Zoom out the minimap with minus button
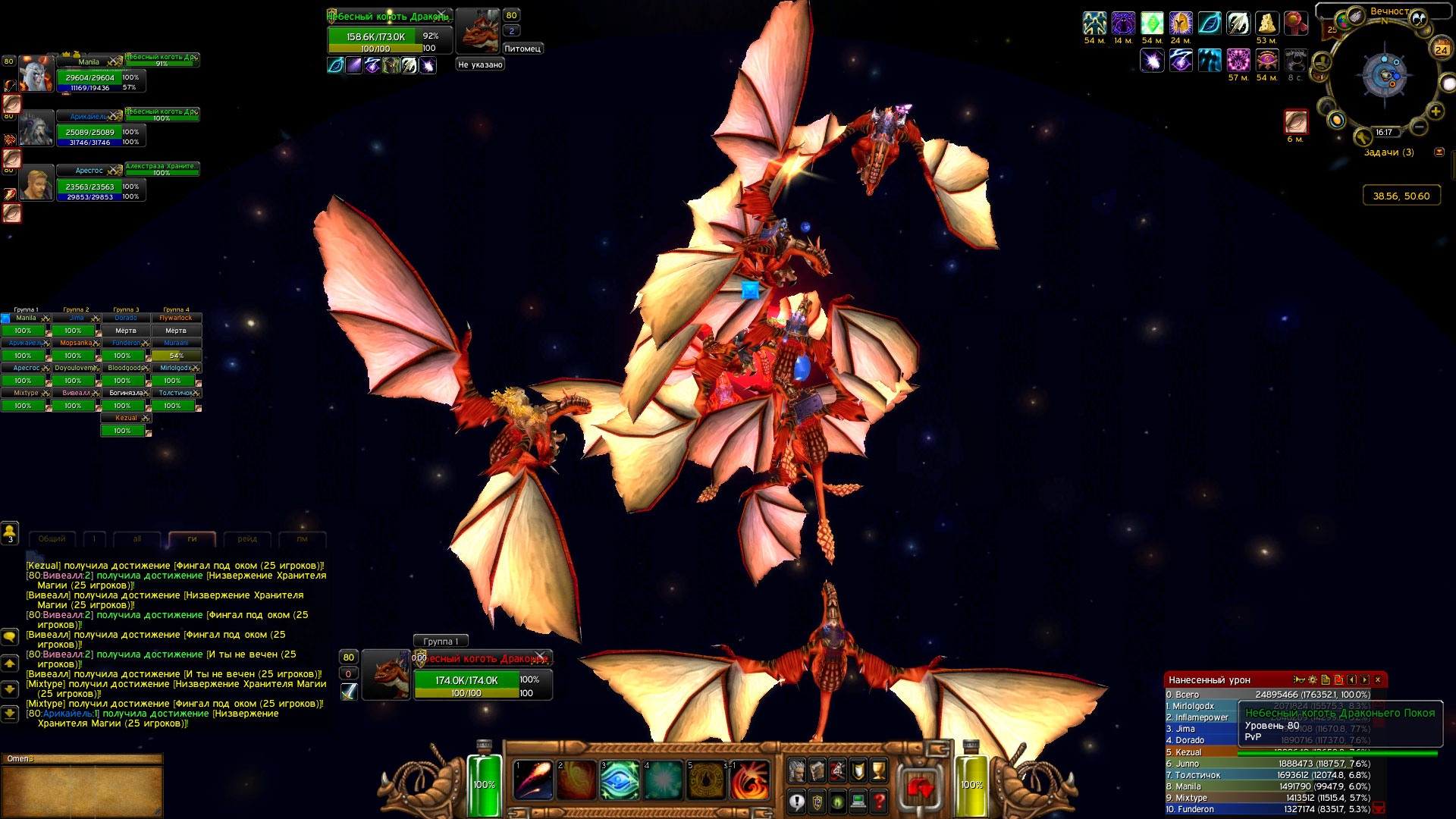The width and height of the screenshot is (1456, 819). [x=1418, y=127]
